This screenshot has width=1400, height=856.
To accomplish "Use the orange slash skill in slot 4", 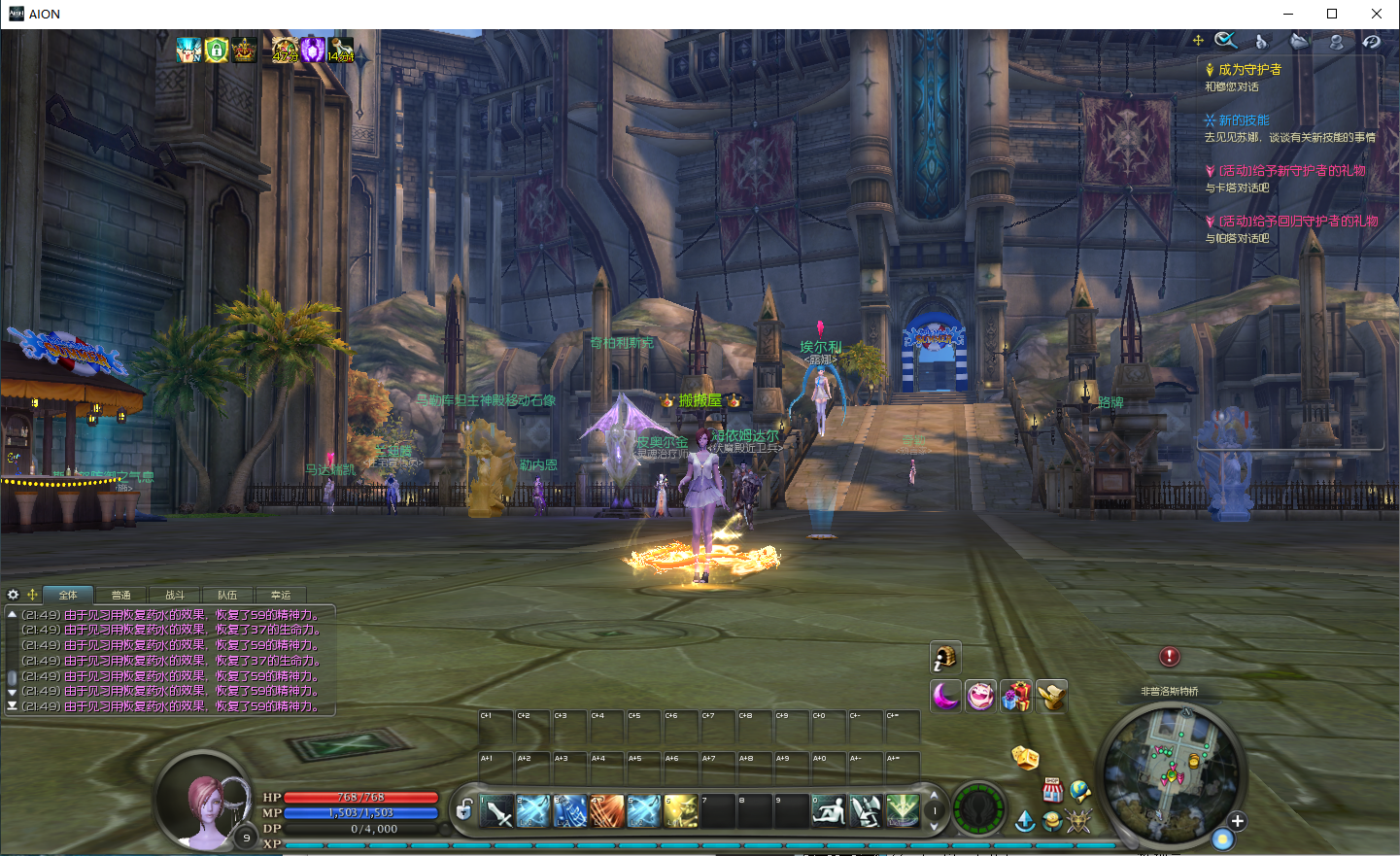I will tap(607, 811).
